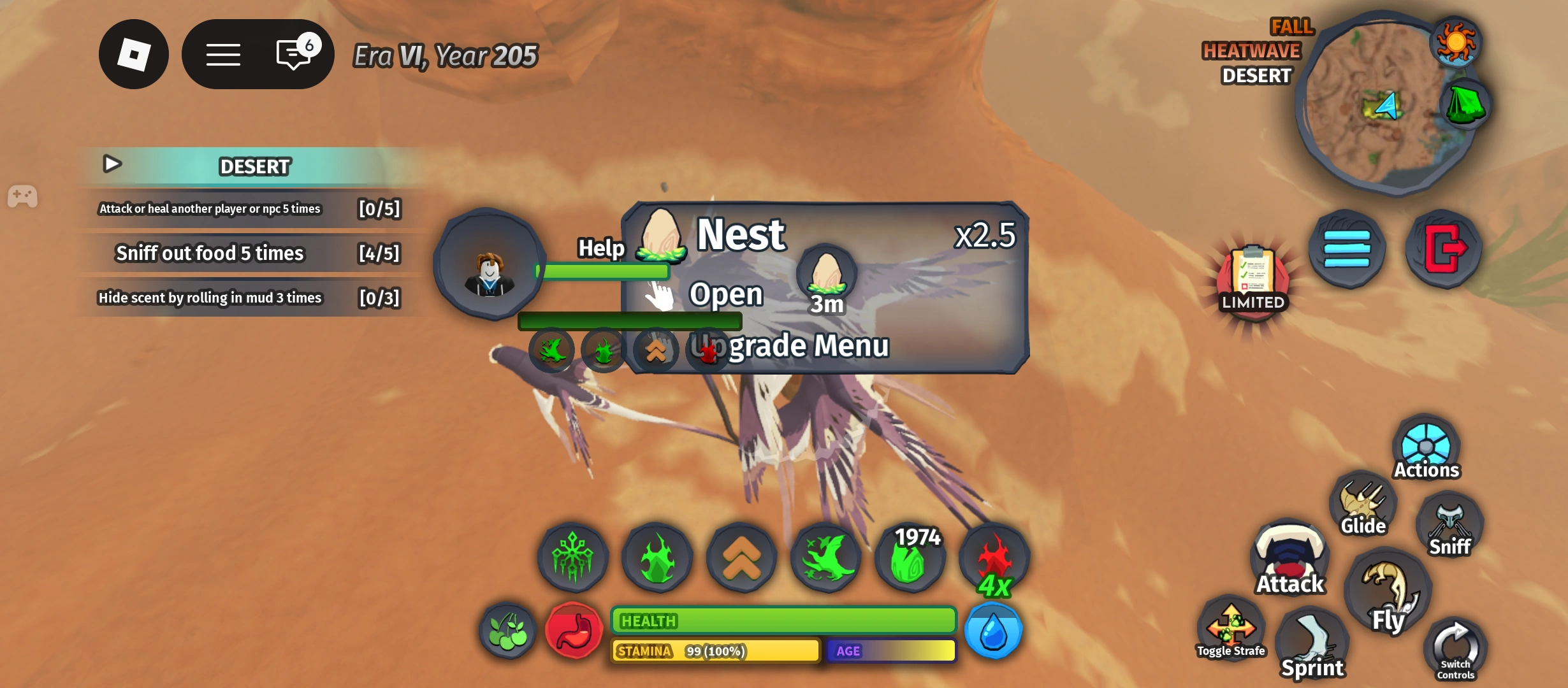Toggle Strafe mode
The image size is (1568, 688).
pyautogui.click(x=1231, y=627)
